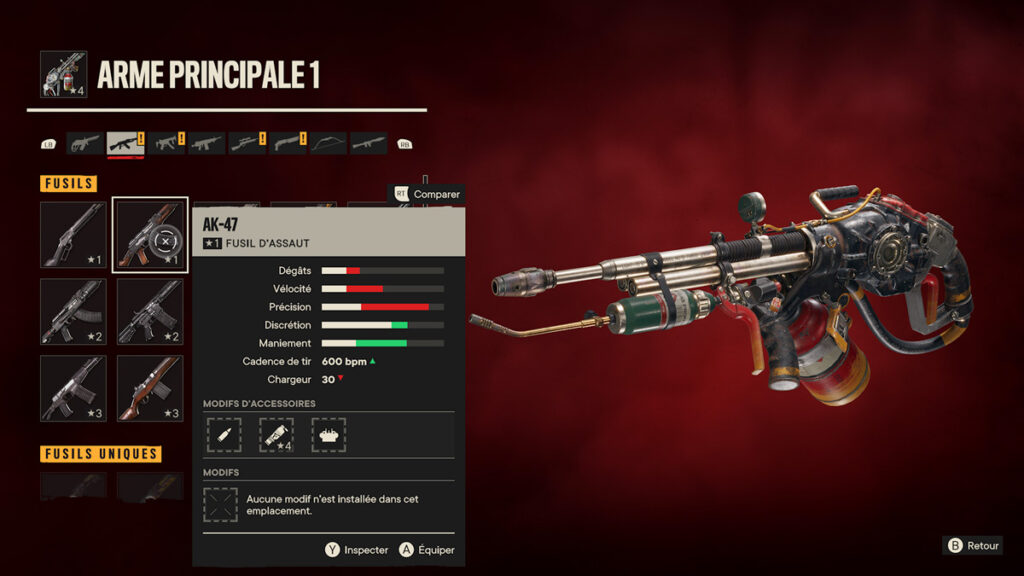Screen dimensions: 1024x576
Task: Open the light machine gun category tab
Action: point(207,143)
